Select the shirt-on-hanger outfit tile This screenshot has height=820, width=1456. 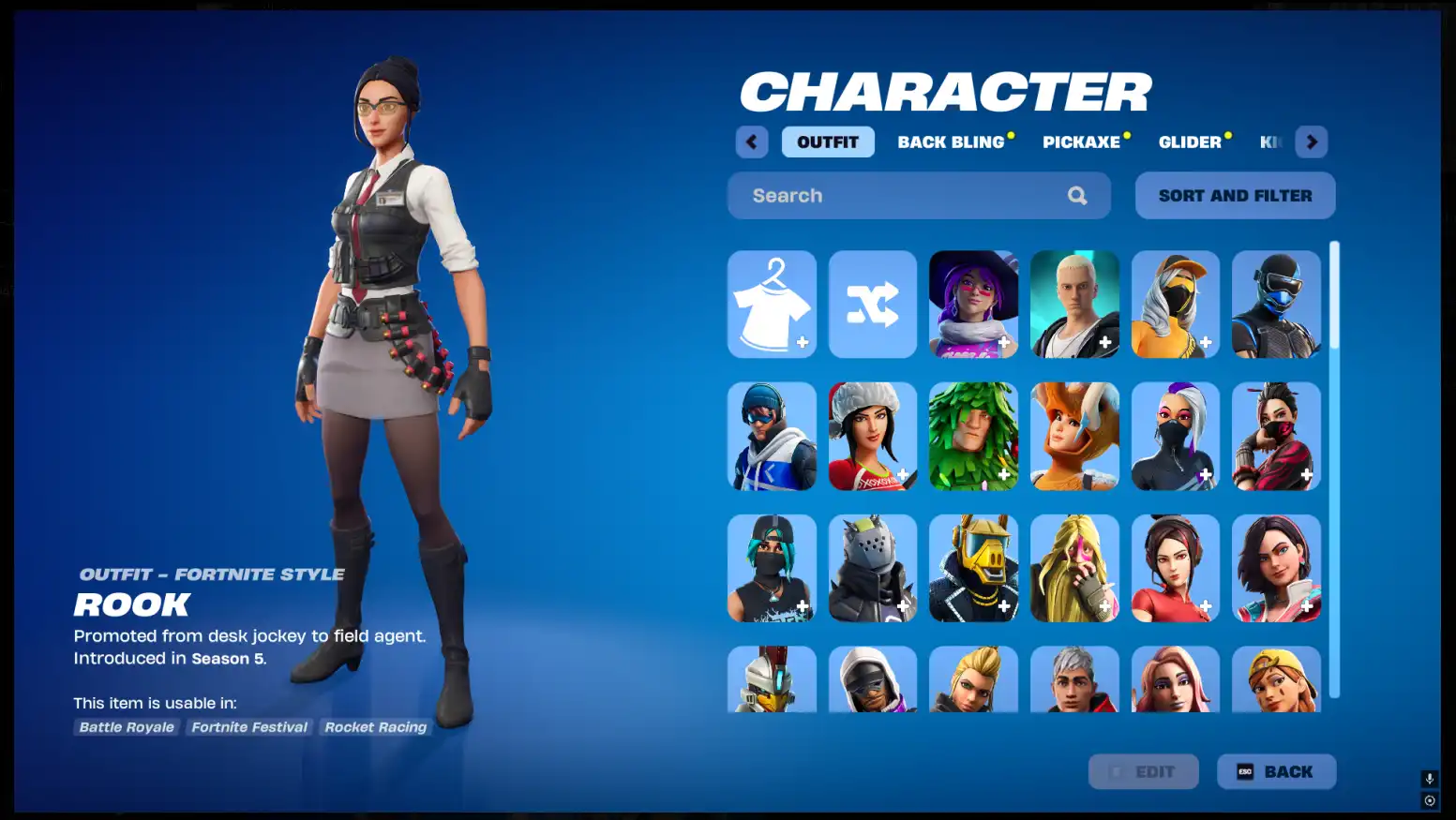click(772, 305)
